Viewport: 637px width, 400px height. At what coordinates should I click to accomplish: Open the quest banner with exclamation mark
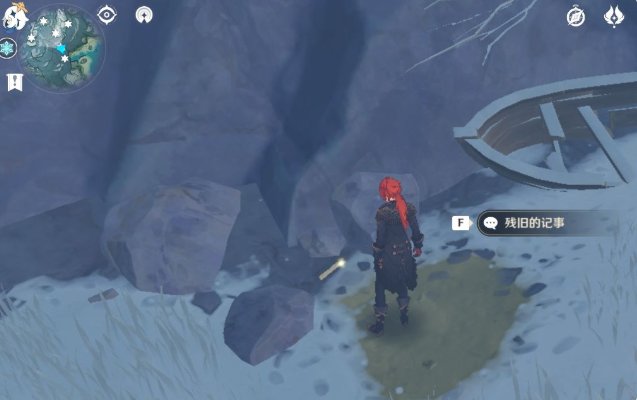(14, 82)
